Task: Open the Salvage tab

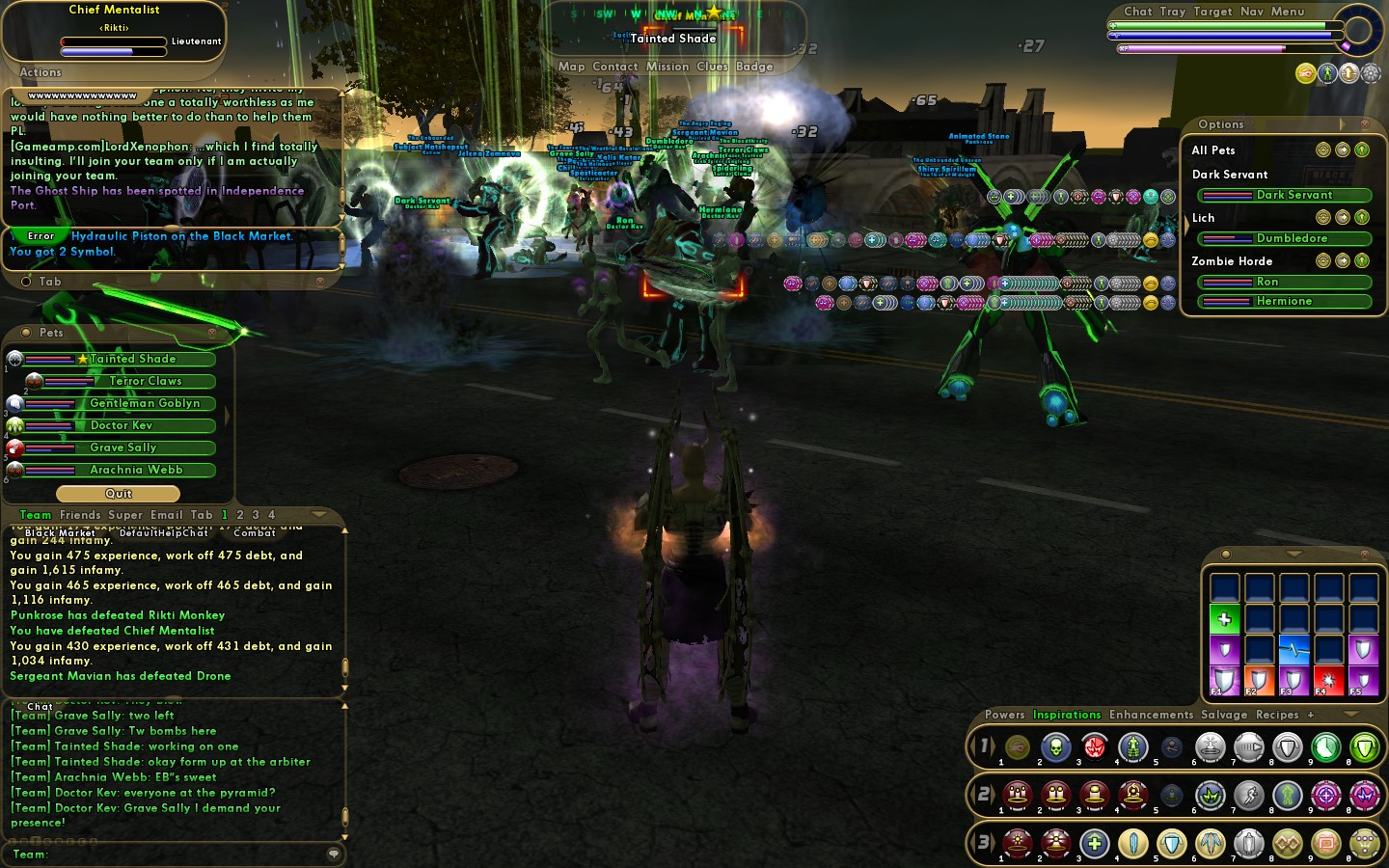Action: 1224,715
